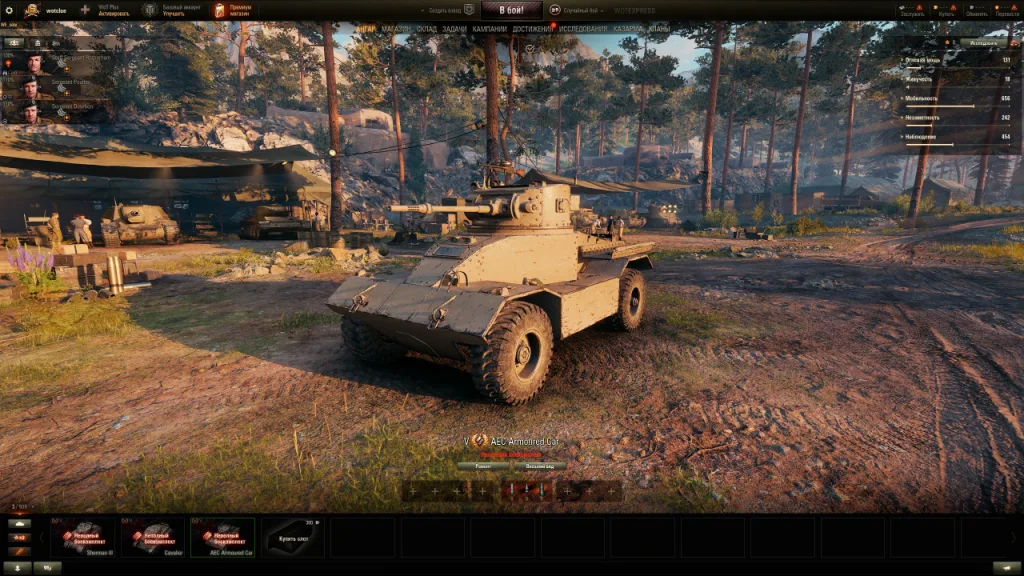Open the Исследования (Research) tab
Image resolution: width=1024 pixels, height=576 pixels.
(x=583, y=29)
